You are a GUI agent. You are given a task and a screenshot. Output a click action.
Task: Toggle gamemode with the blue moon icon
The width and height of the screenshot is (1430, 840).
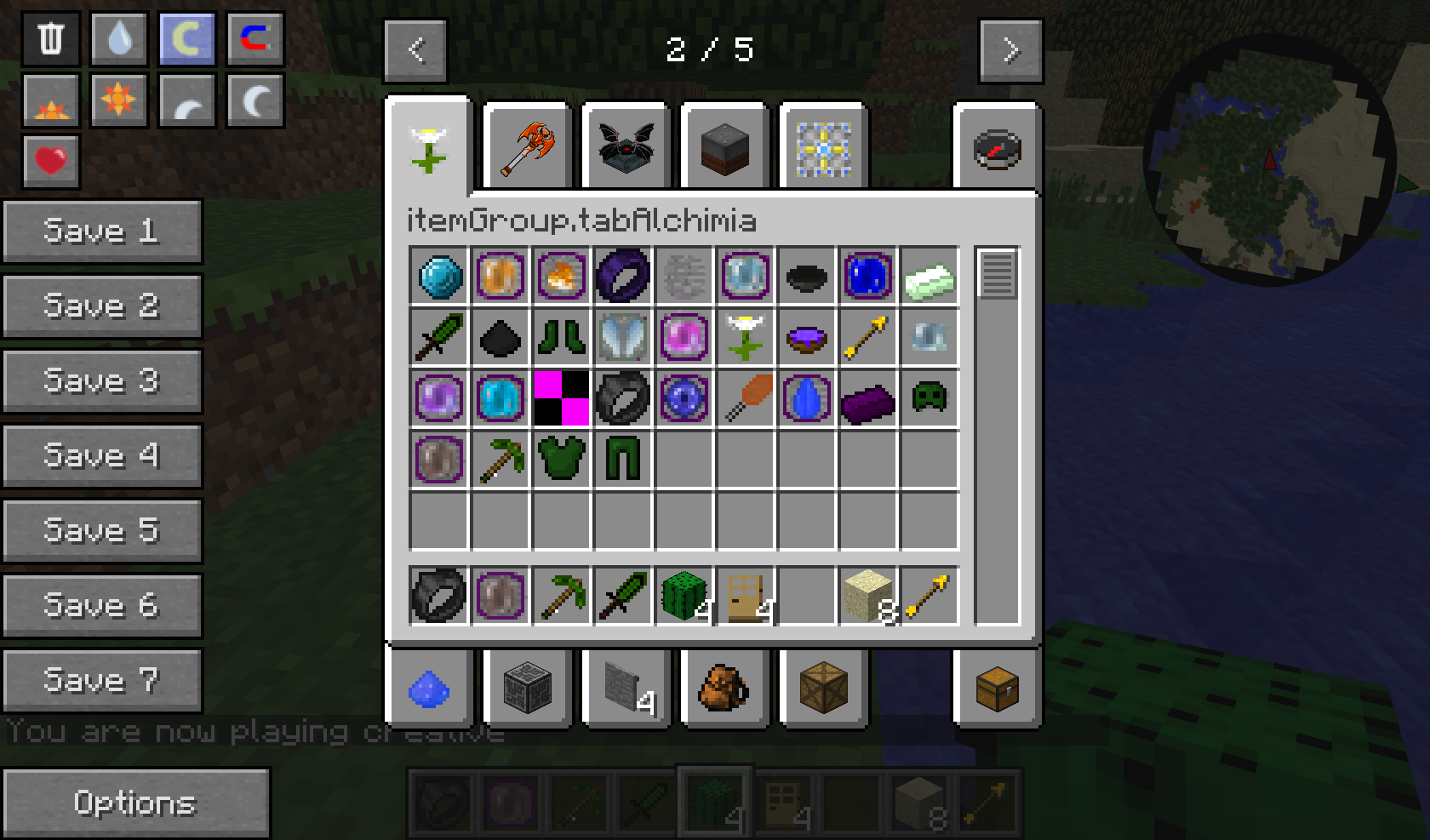[186, 38]
